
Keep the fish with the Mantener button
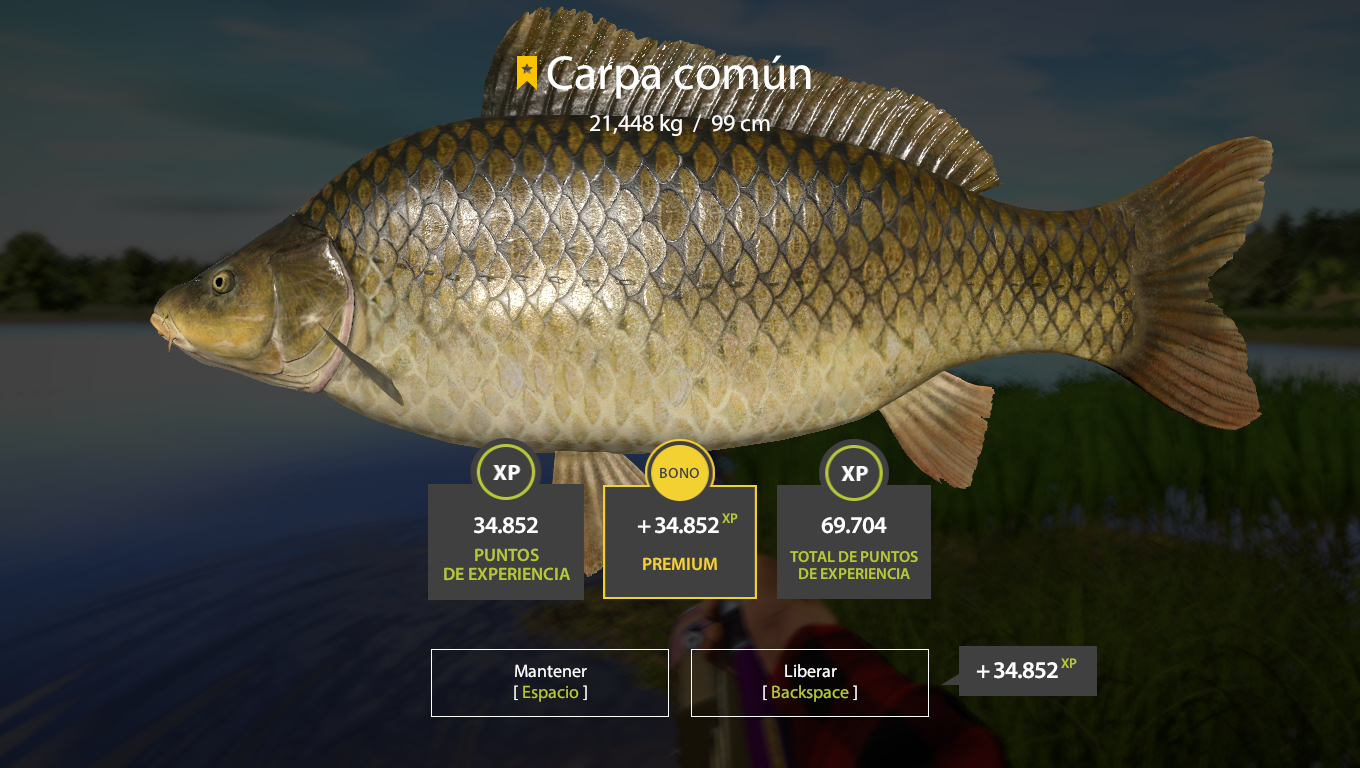(x=550, y=683)
